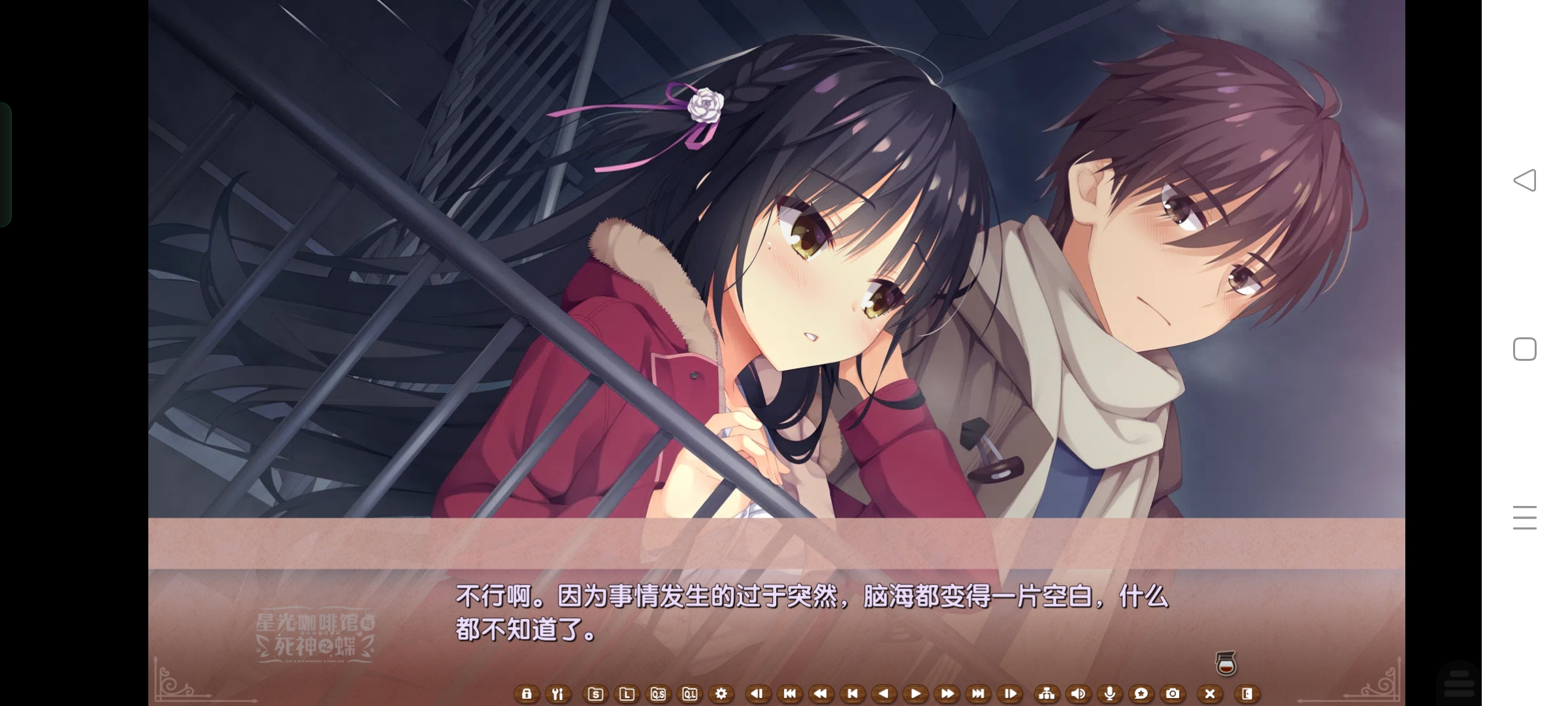Image resolution: width=1568 pixels, height=706 pixels.
Task: Start auto-play with the play triangle
Action: pyautogui.click(x=915, y=694)
